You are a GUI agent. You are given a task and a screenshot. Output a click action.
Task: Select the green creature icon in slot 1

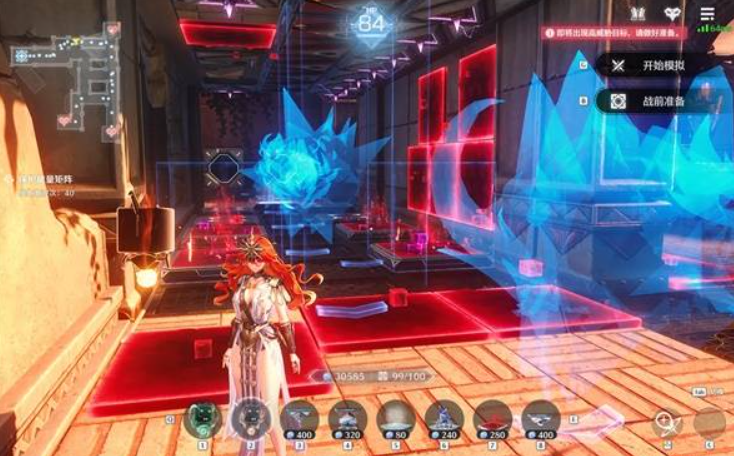[x=203, y=418]
